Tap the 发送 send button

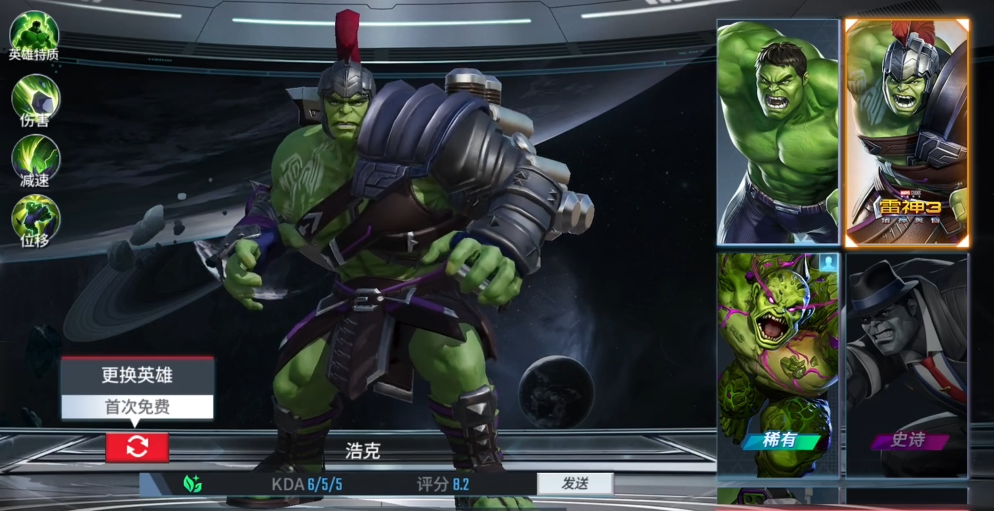[x=575, y=484]
